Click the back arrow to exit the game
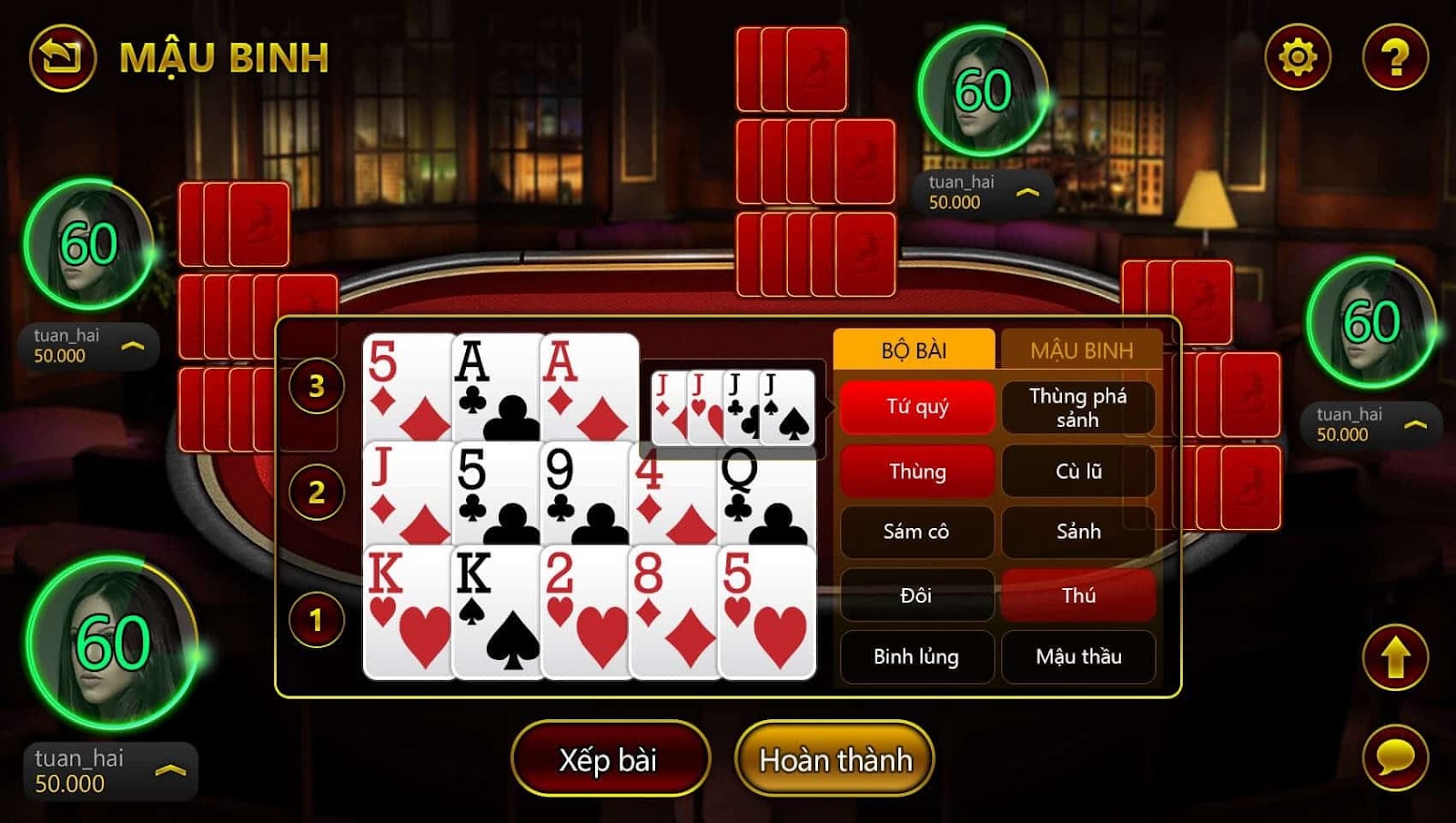Screen dimensions: 1456x823 pyautogui.click(x=60, y=56)
